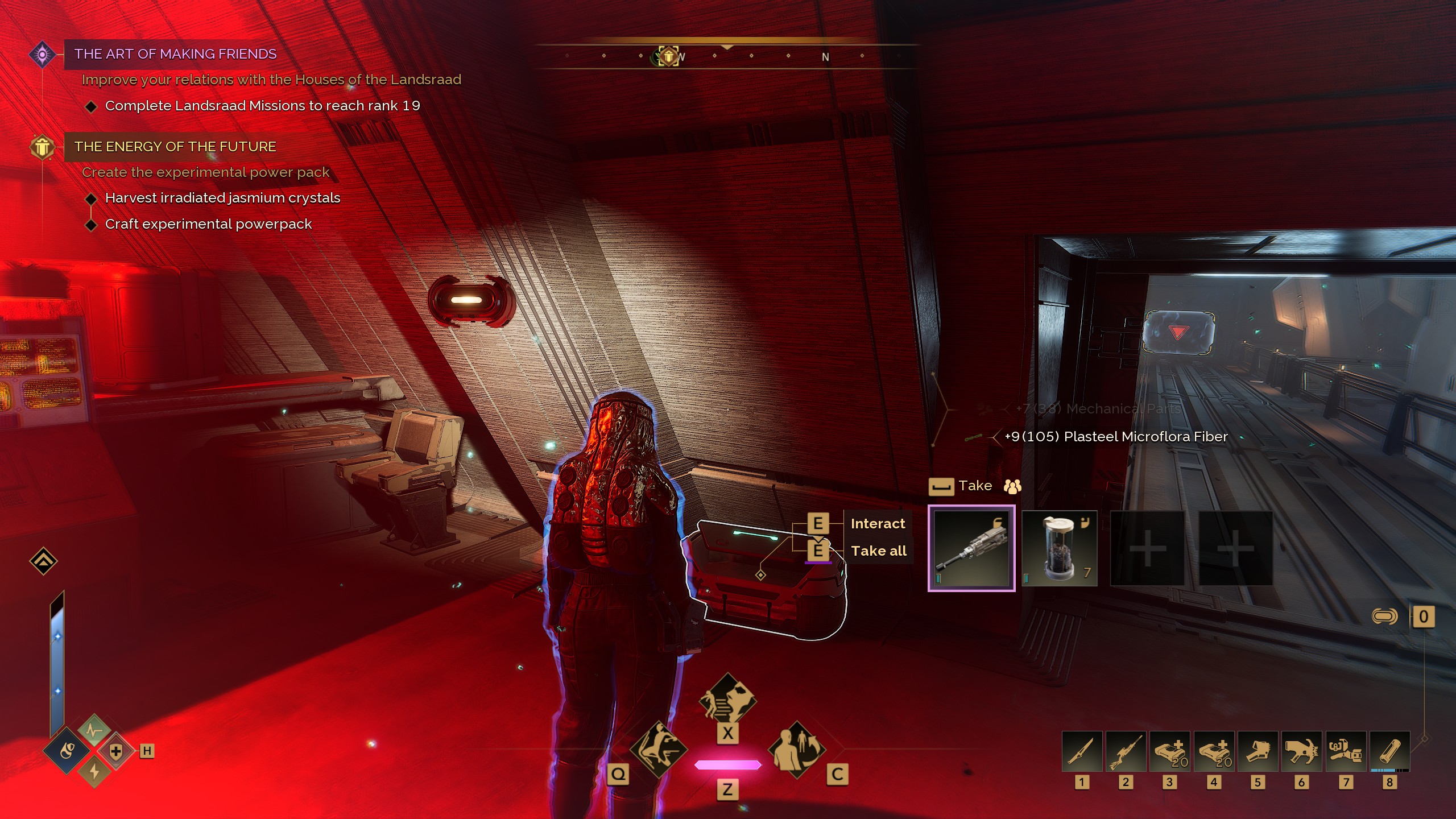Image resolution: width=1456 pixels, height=819 pixels.
Task: Activate the crouching figure ability
Action: 659,750
